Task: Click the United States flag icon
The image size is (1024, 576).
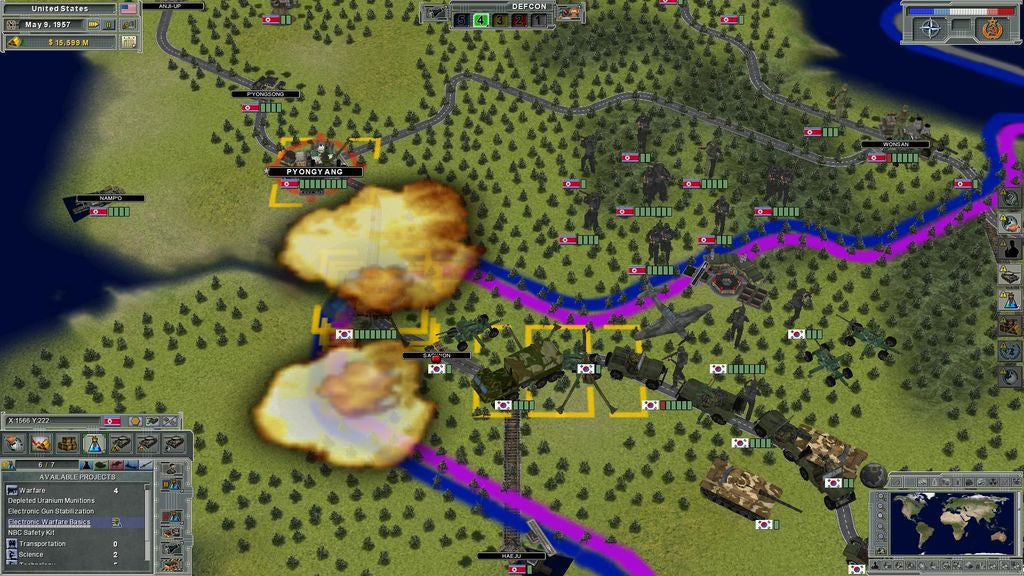Action: pos(128,8)
